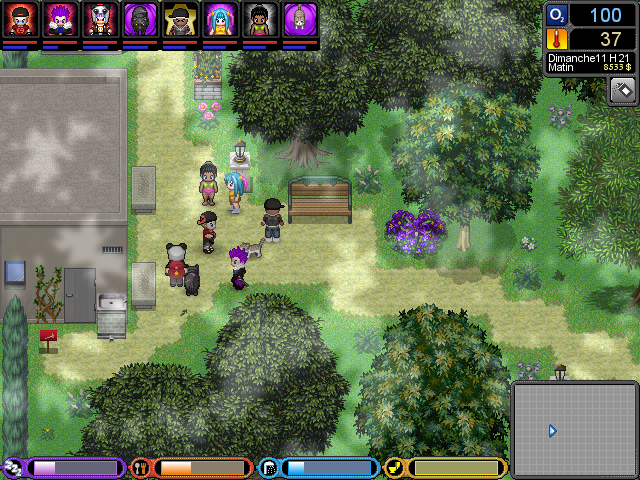This screenshot has width=640, height=480.
Task: Choose the panda-hat character portrait
Action: coord(100,20)
